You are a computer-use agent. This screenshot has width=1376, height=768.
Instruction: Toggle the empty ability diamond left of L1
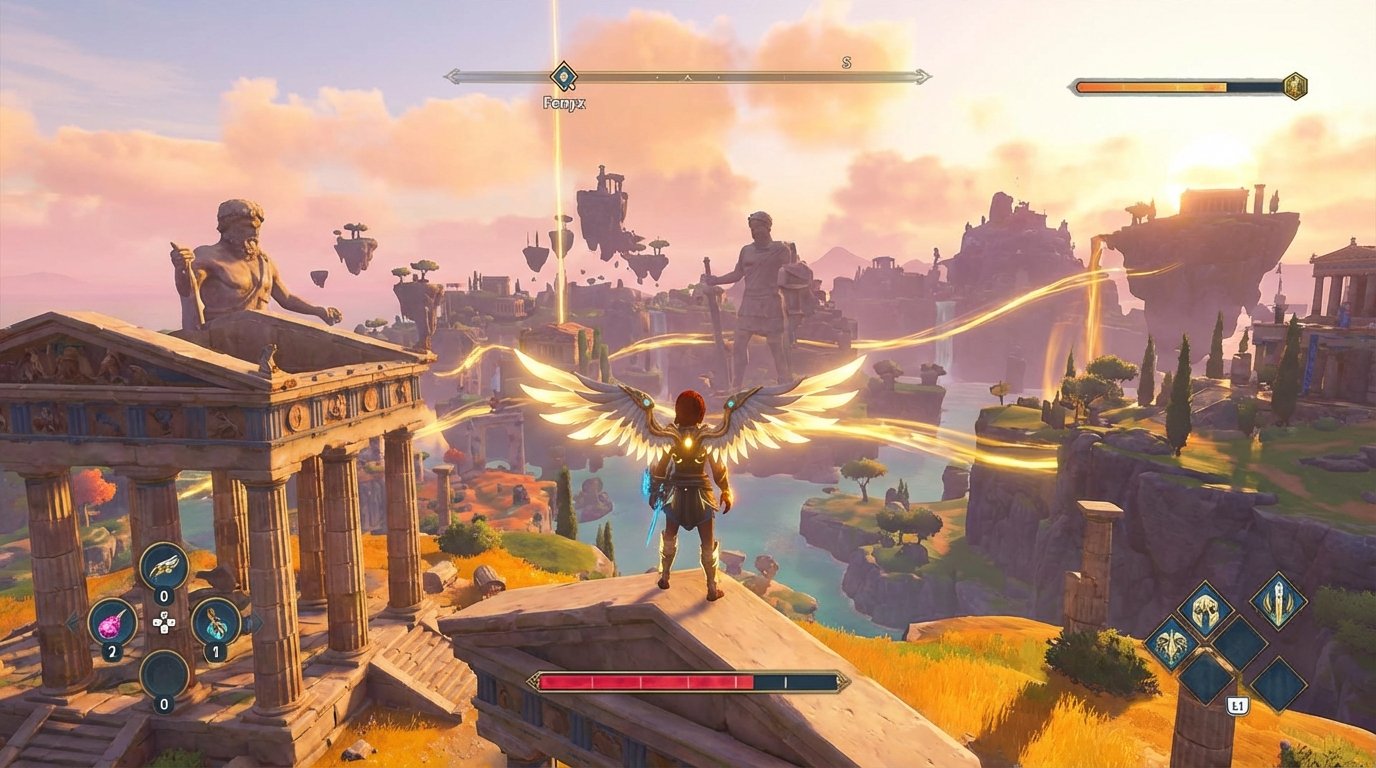[1206, 680]
